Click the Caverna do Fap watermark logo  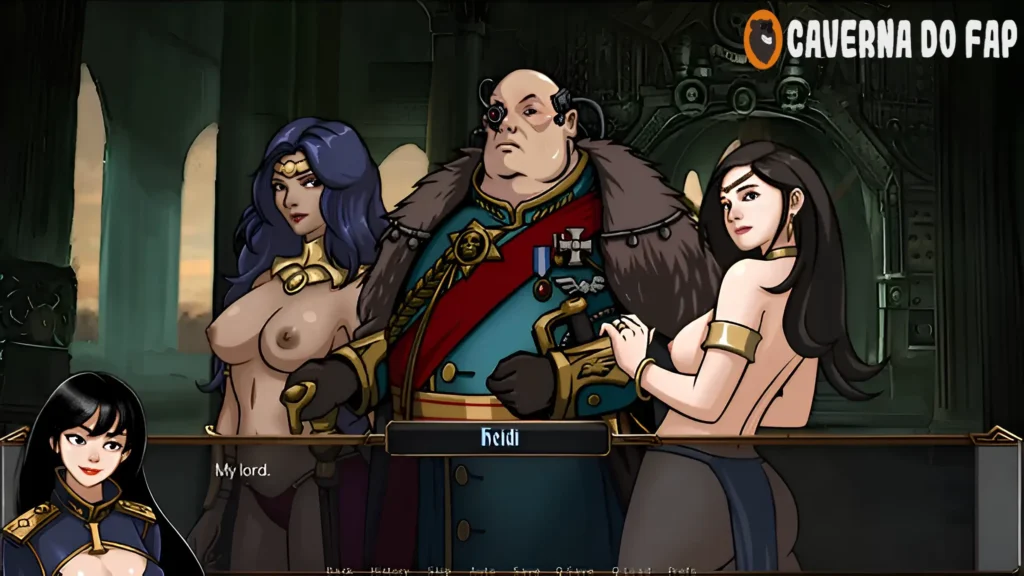click(880, 39)
